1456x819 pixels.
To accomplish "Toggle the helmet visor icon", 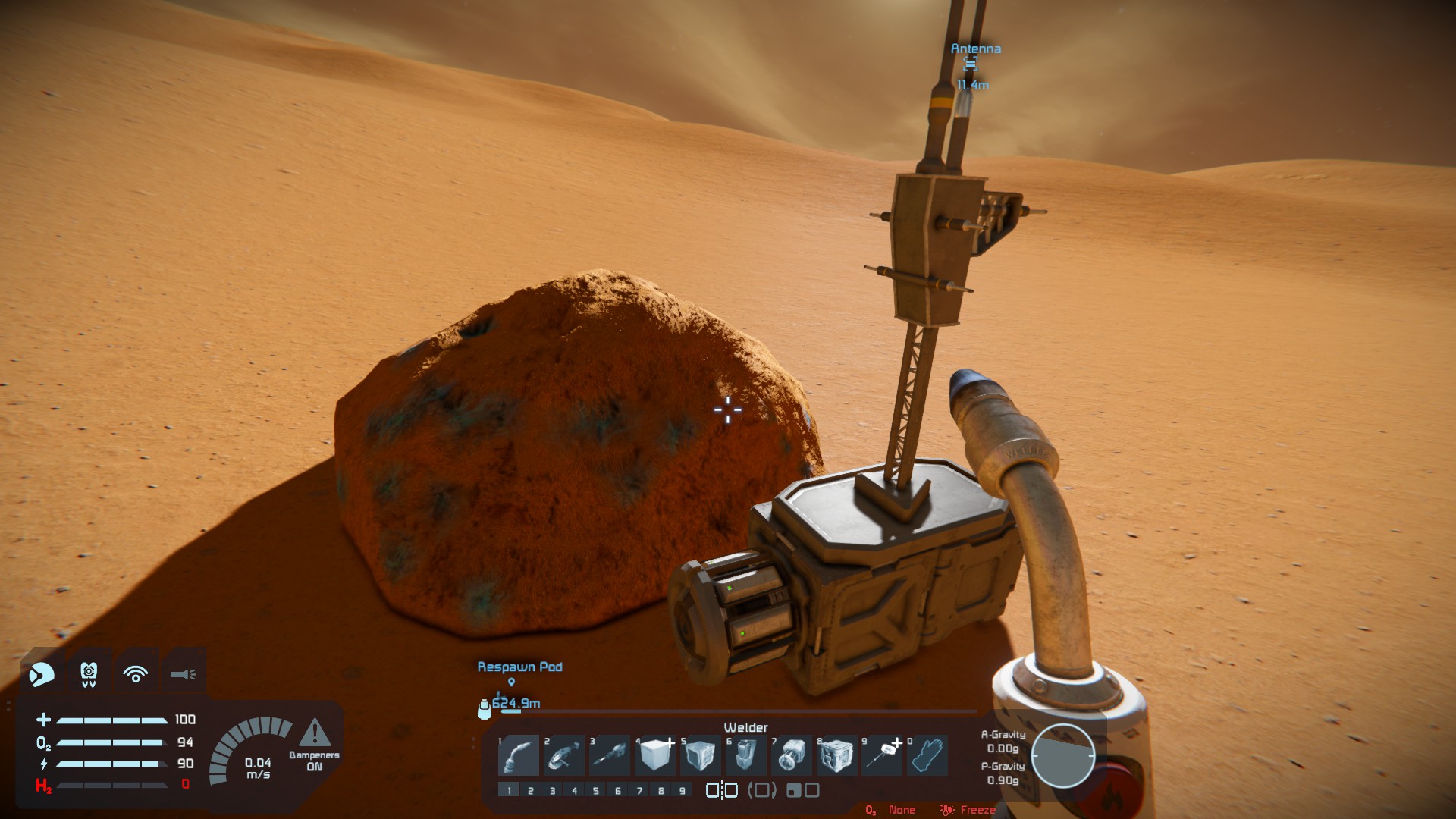I will [42, 673].
